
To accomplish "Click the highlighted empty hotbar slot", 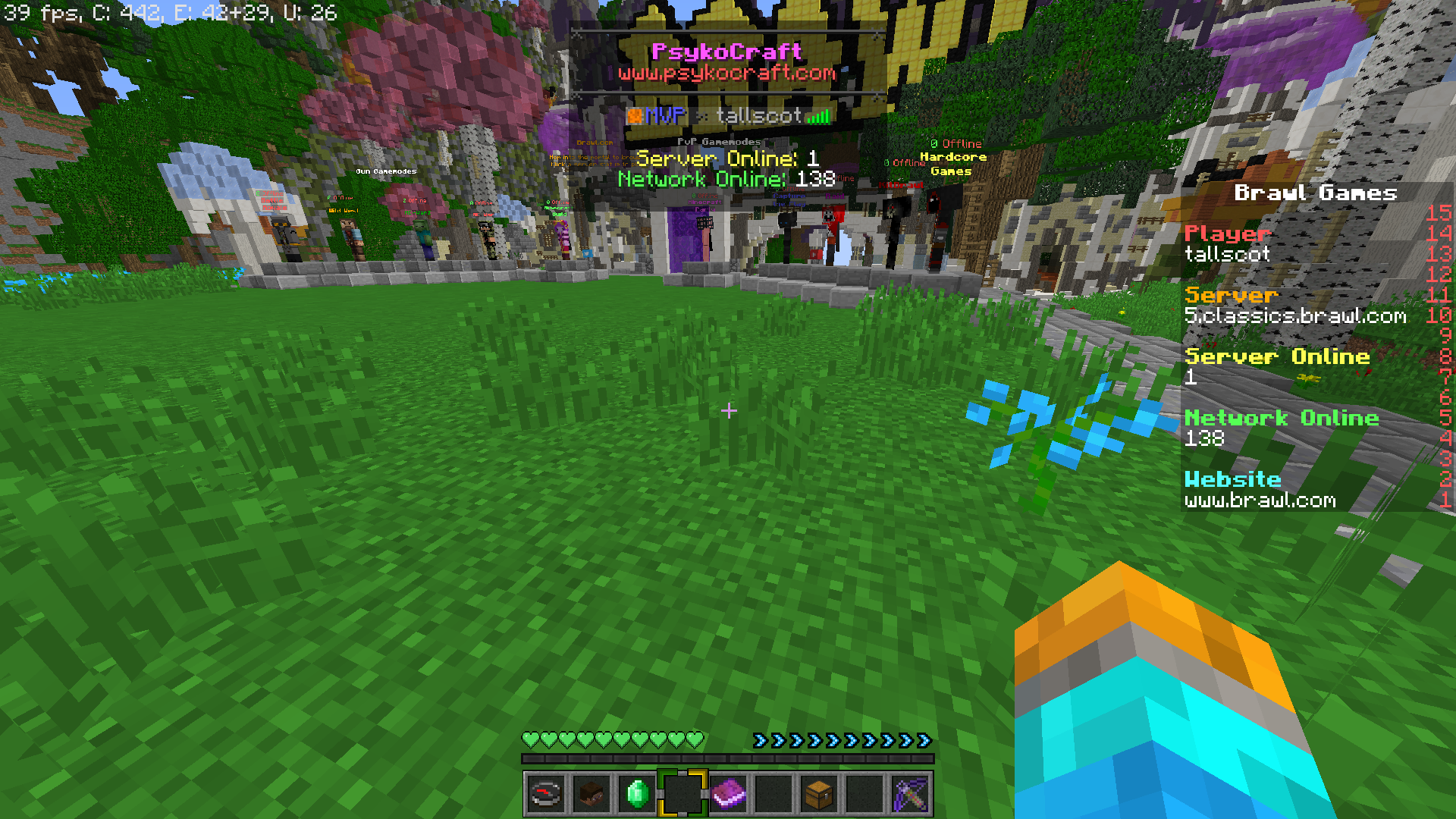I will coord(682,794).
